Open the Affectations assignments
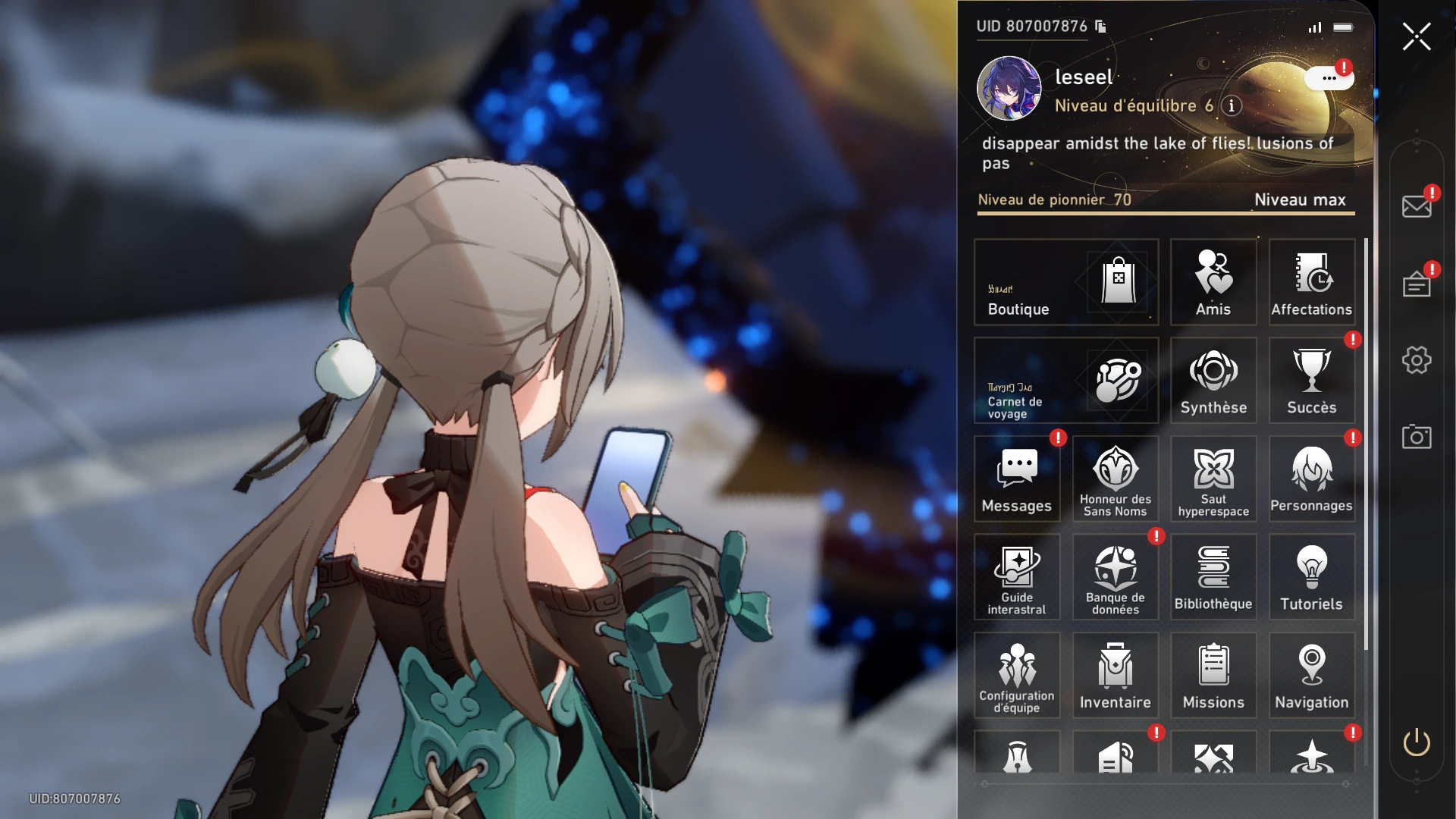1456x819 pixels. coord(1311,282)
